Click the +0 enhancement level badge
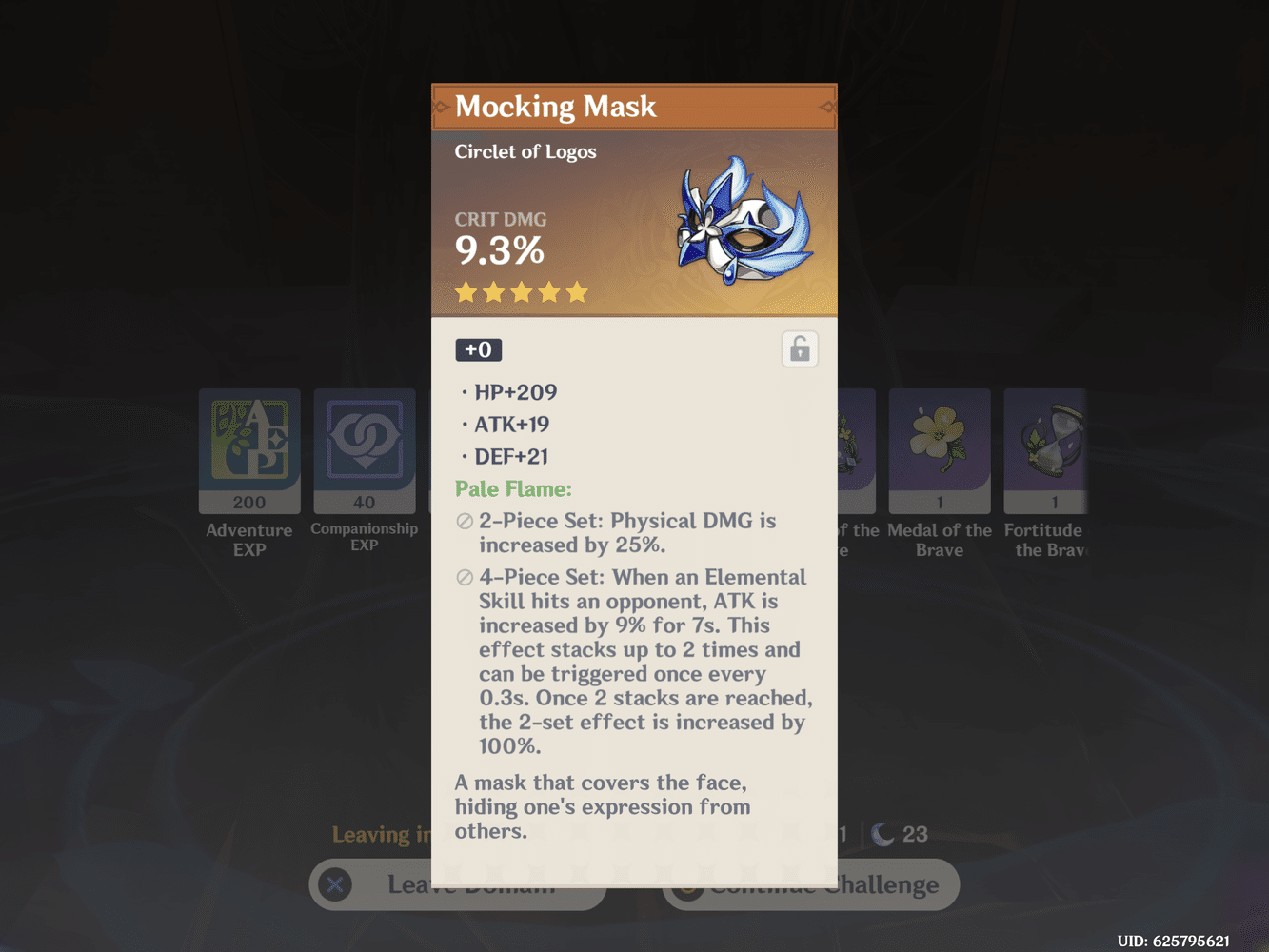 [478, 349]
